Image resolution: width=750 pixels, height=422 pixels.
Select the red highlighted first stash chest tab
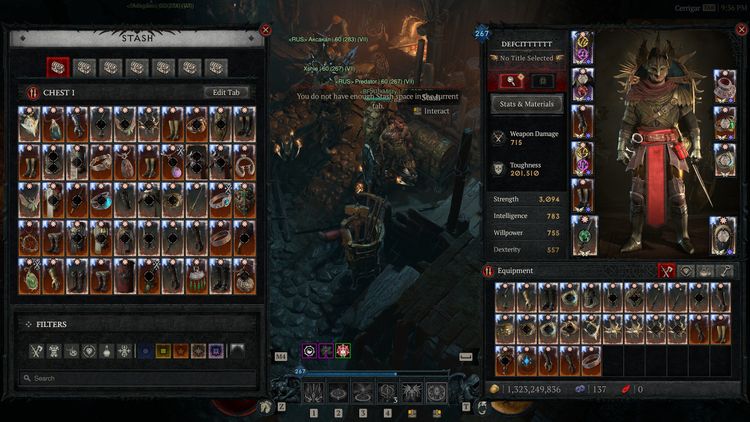click(x=59, y=67)
